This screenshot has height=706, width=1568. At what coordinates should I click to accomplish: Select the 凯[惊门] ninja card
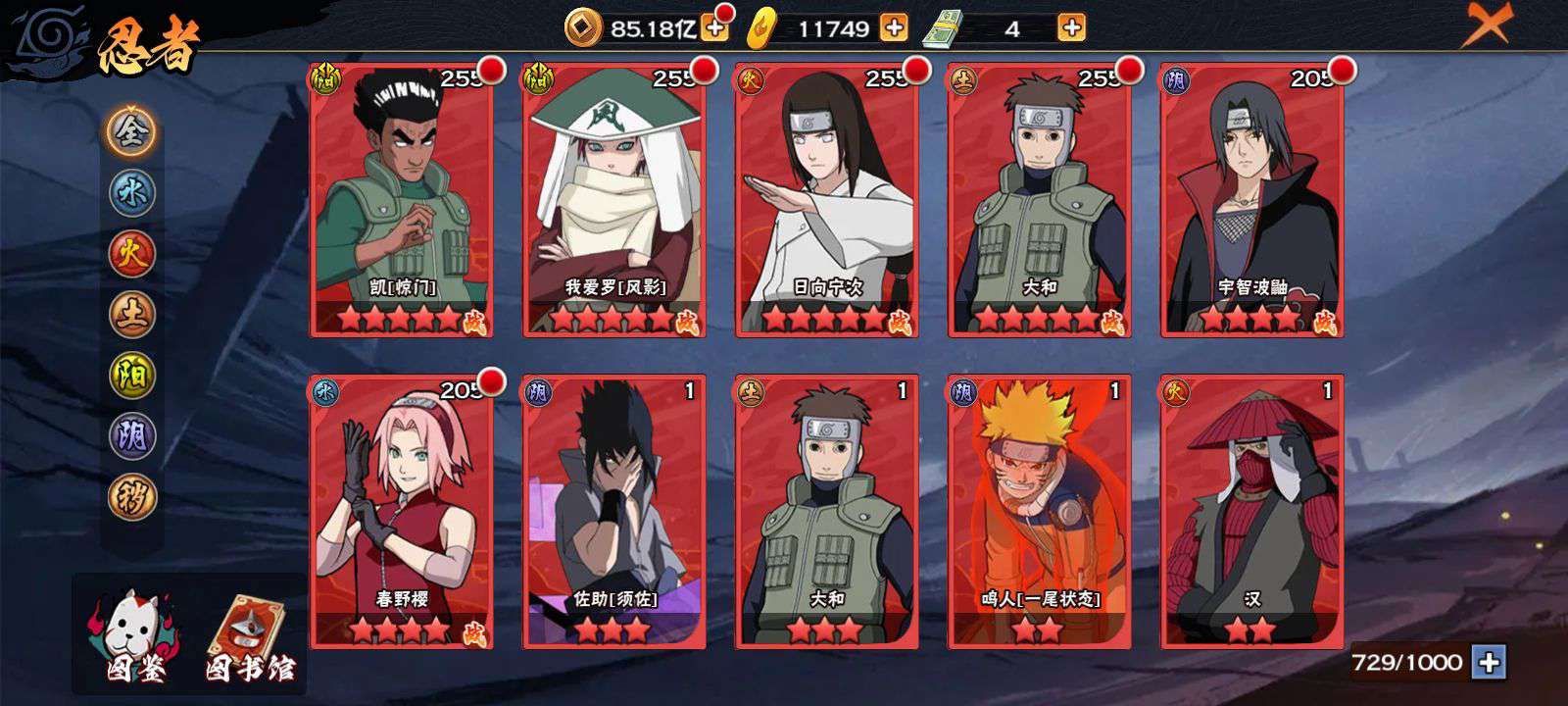402,201
